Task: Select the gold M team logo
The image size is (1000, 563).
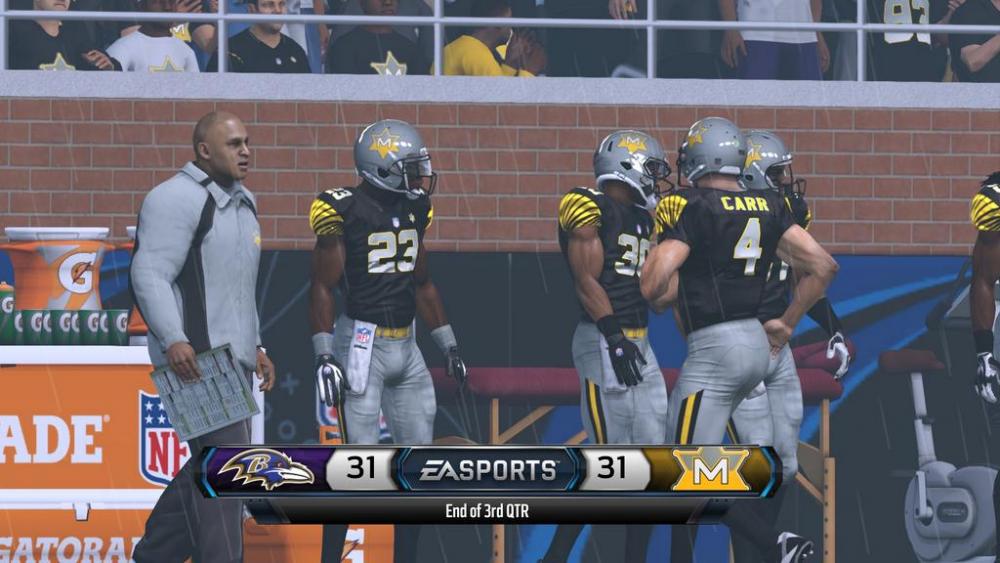Action: 711,469
